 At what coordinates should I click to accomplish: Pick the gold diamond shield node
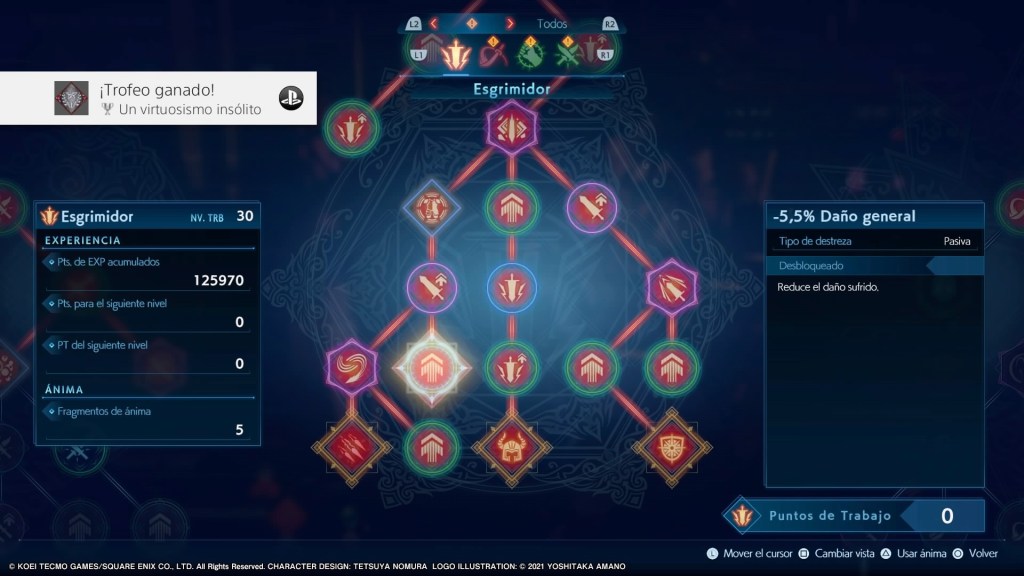click(x=672, y=447)
